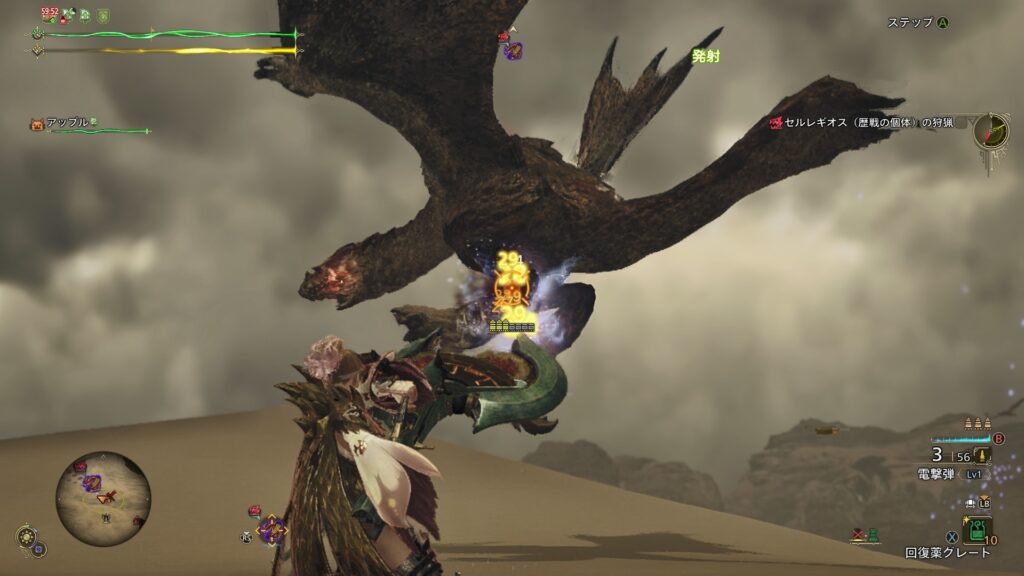The image size is (1024, 576).
Task: Select the purple monster icon on the minimap
Action: (92, 483)
